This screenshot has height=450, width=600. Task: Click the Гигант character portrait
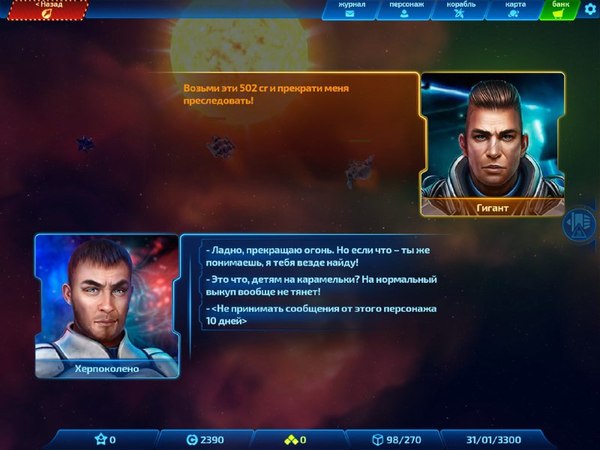tap(487, 137)
